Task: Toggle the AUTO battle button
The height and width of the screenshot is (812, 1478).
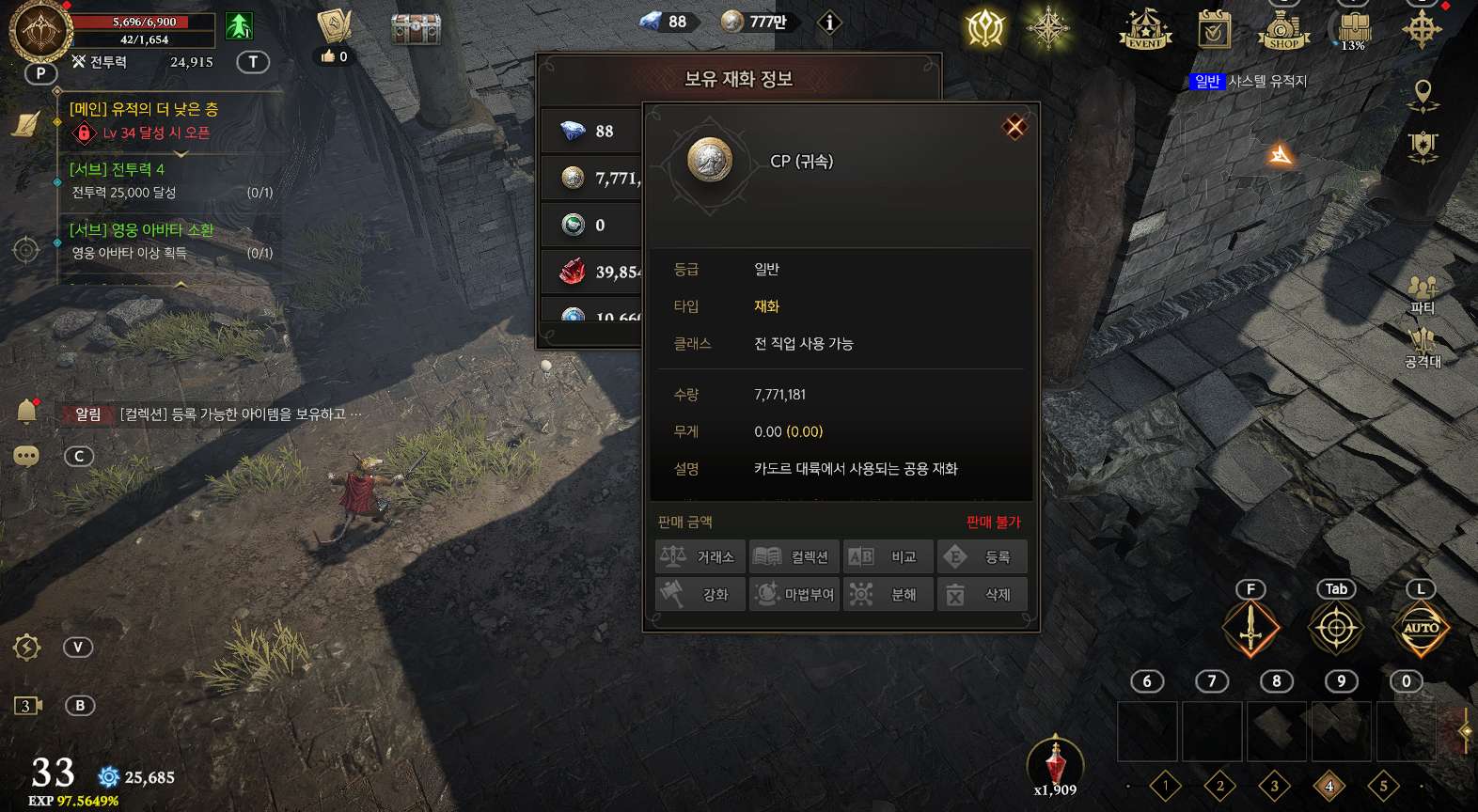Action: point(1421,628)
